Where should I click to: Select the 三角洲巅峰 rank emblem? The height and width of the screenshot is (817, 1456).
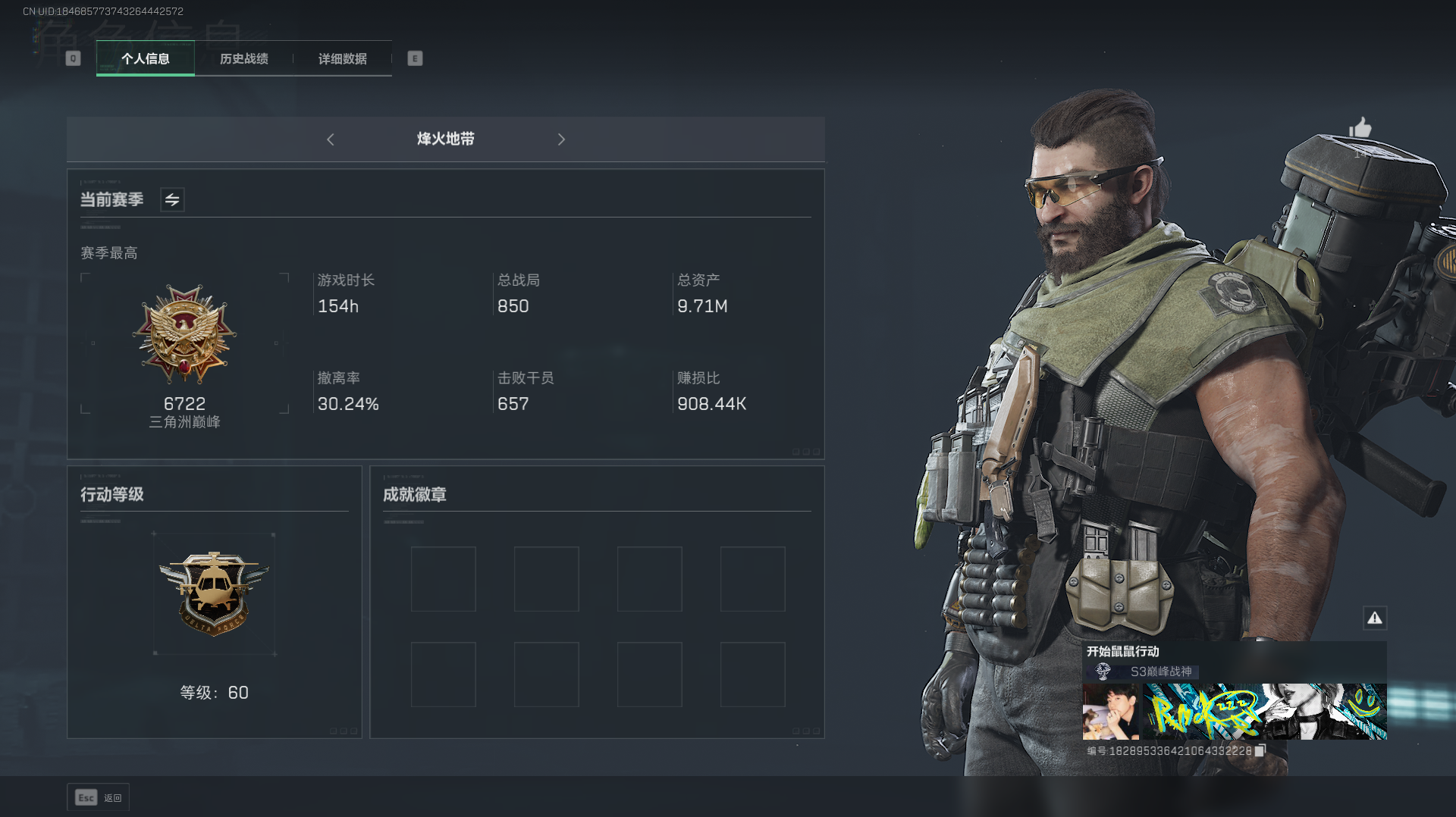184,334
